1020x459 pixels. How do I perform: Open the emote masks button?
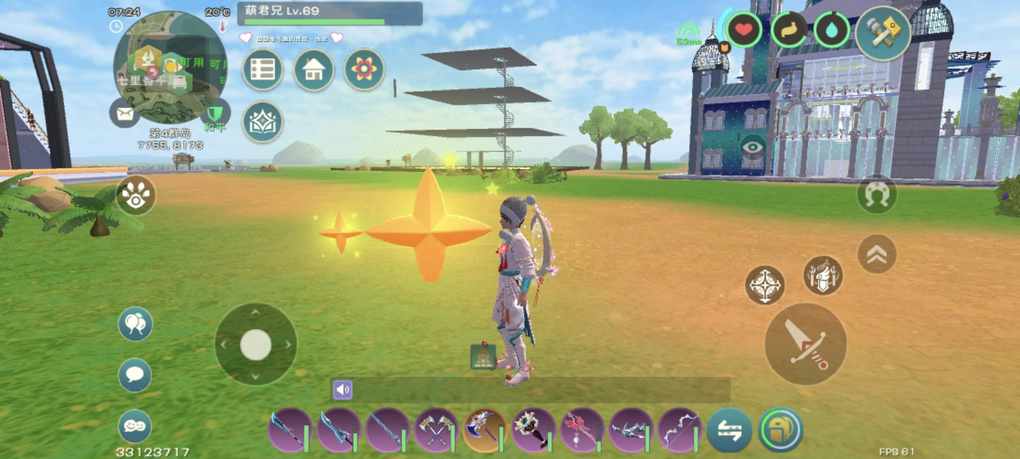coord(135,426)
